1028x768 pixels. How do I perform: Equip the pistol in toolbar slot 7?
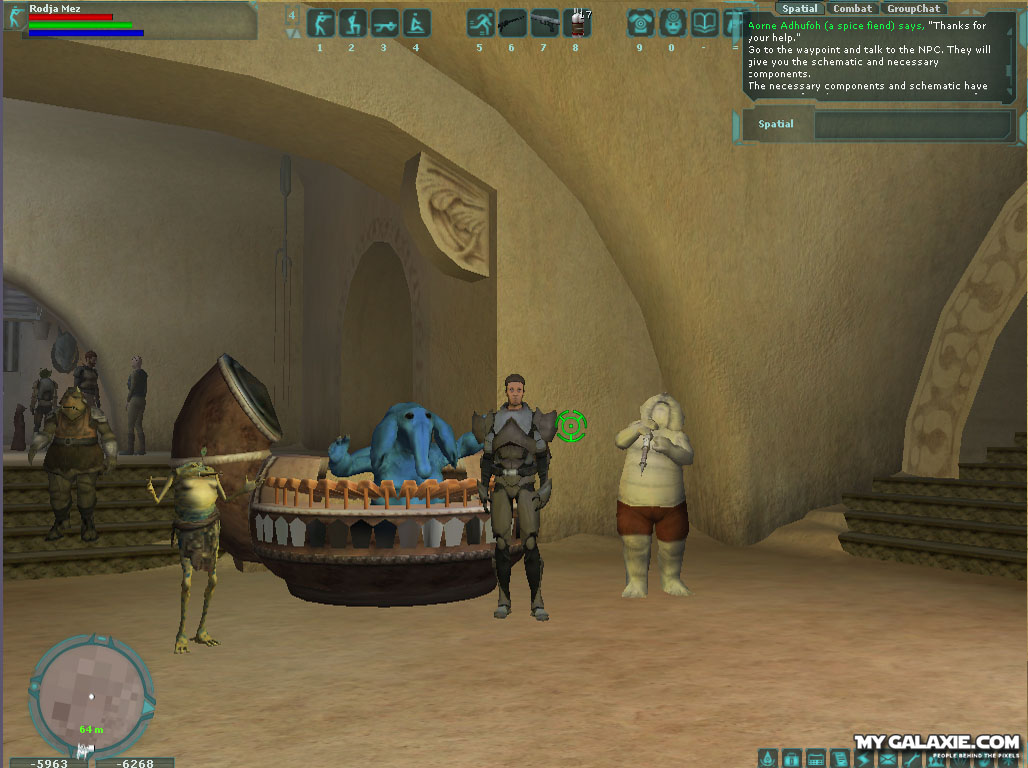(x=544, y=22)
